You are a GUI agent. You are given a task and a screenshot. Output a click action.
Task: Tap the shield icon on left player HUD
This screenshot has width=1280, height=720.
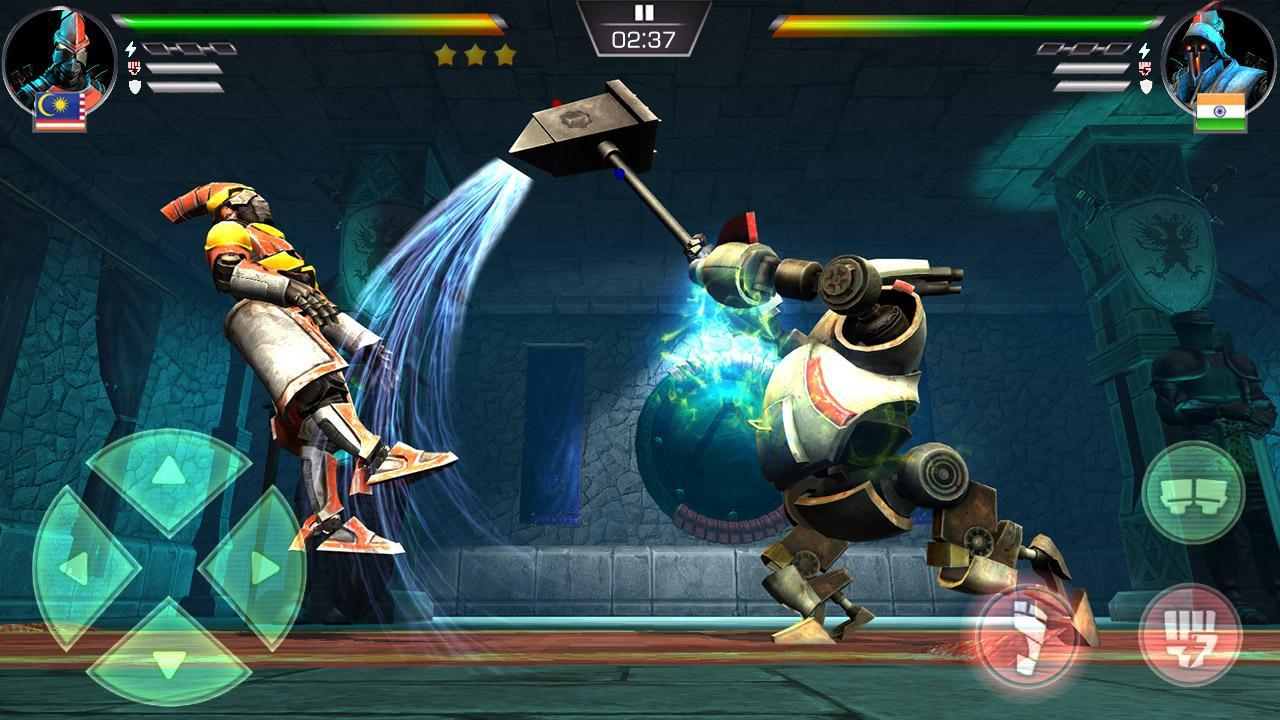point(135,86)
